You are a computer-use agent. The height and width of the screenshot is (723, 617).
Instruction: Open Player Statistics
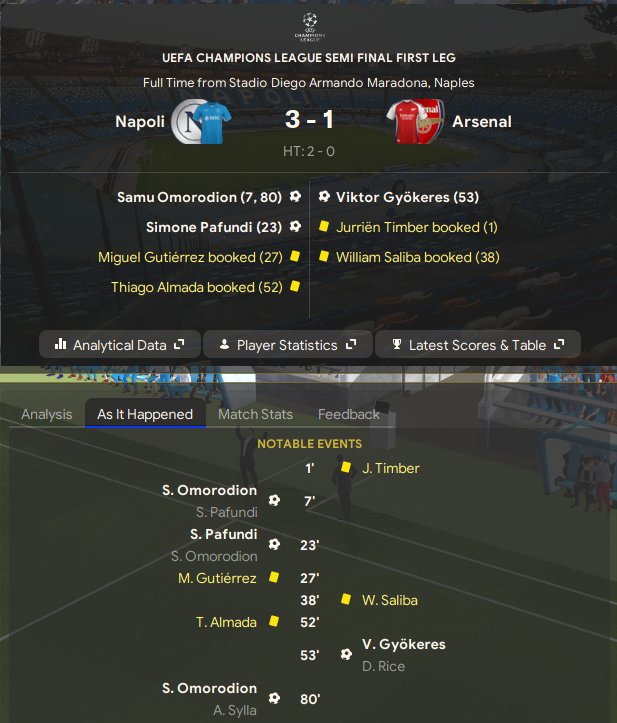[287, 345]
